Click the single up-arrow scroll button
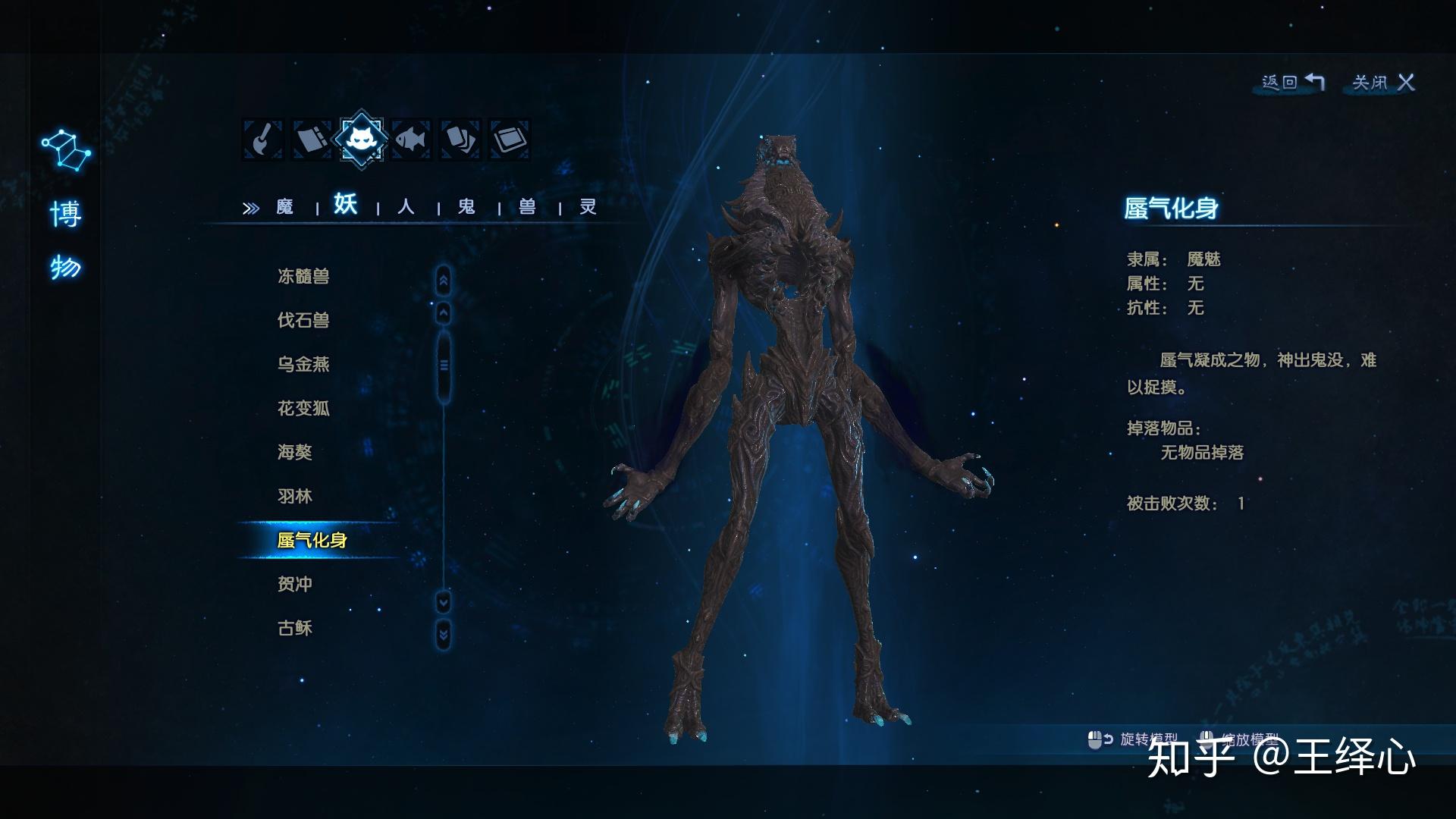 tap(444, 312)
